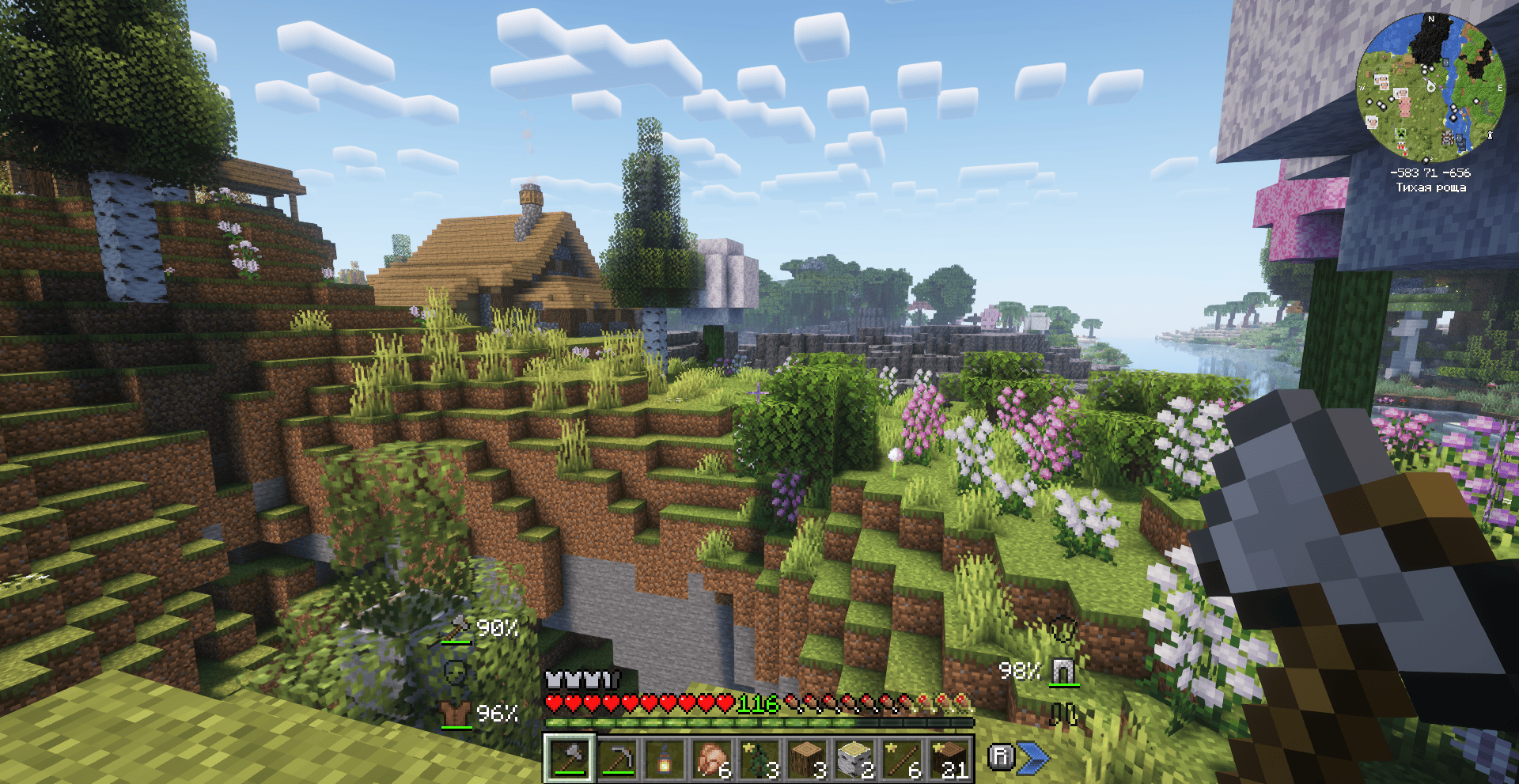The height and width of the screenshot is (784, 1519).
Task: Click the villager face markers on the minimap
Action: click(1381, 81)
